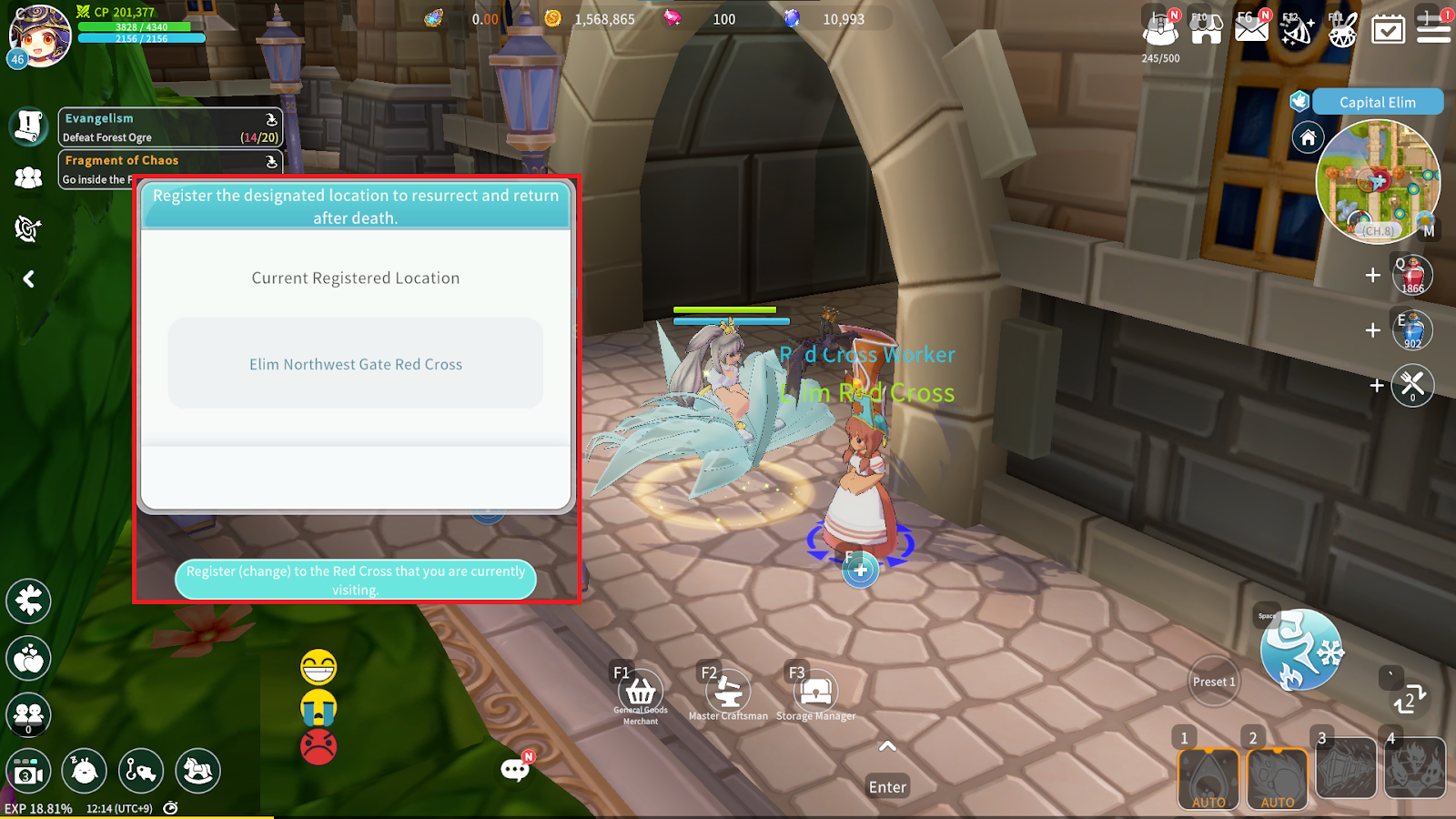Select the Capital Elim location label
1456x819 pixels.
click(x=1377, y=102)
